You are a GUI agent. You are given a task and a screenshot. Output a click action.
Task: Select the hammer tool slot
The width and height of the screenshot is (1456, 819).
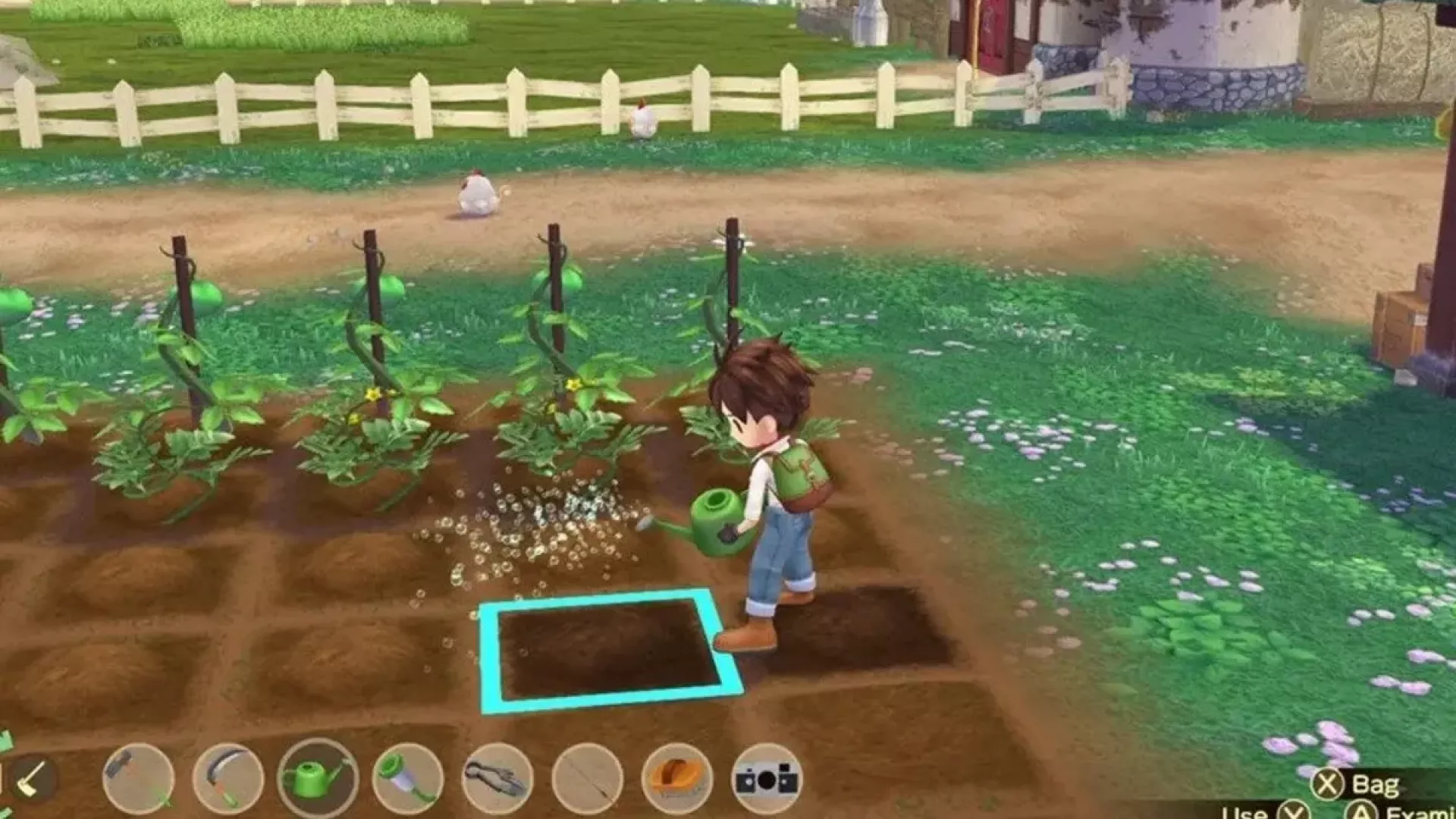coord(137,778)
